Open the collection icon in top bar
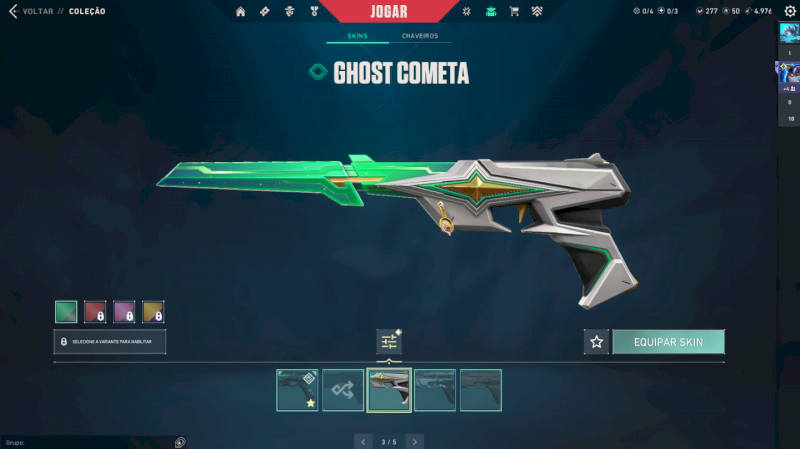800x449 pixels. [490, 12]
